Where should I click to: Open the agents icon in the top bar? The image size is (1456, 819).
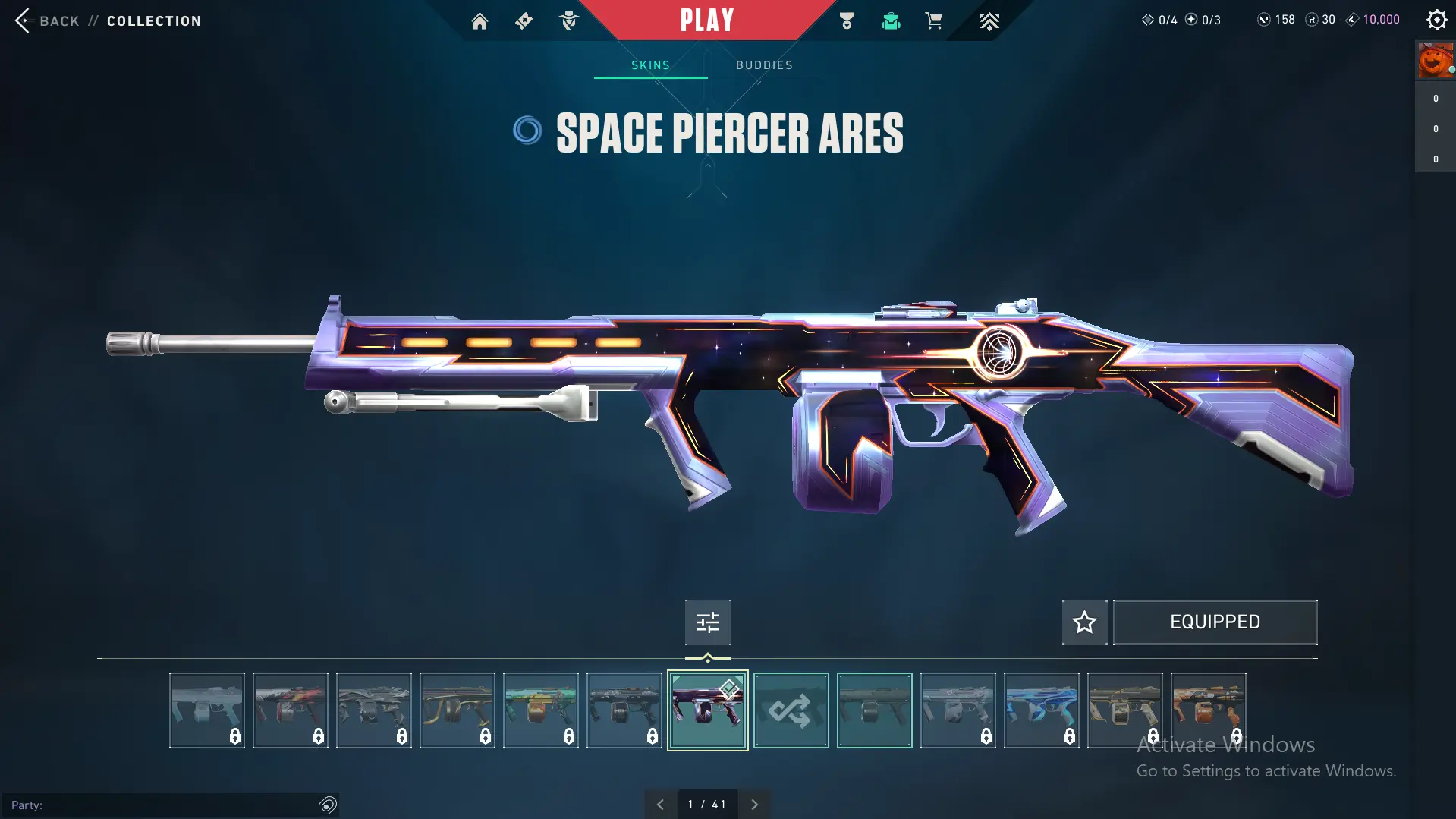point(568,21)
